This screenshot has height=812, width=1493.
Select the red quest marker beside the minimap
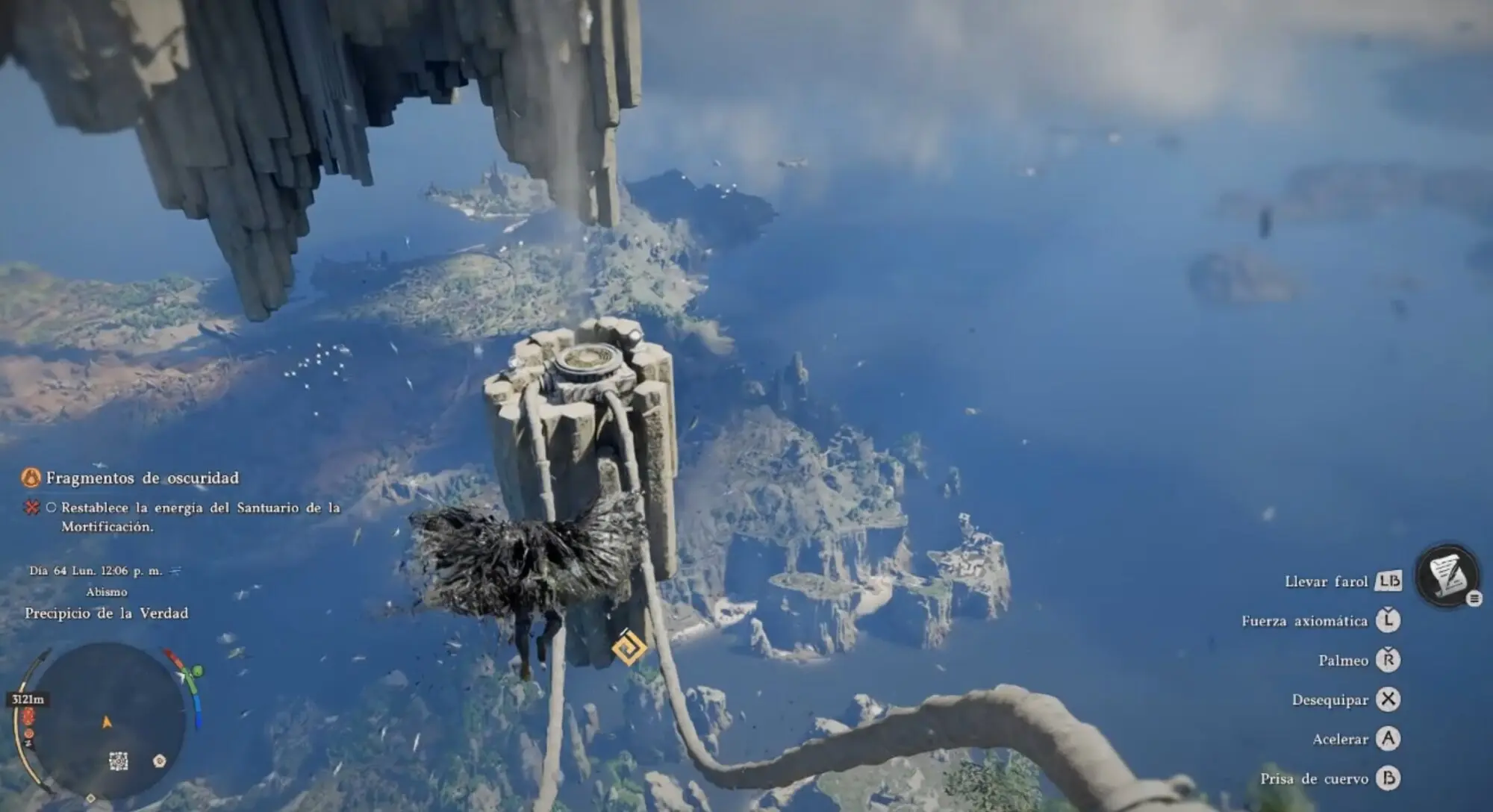28,718
